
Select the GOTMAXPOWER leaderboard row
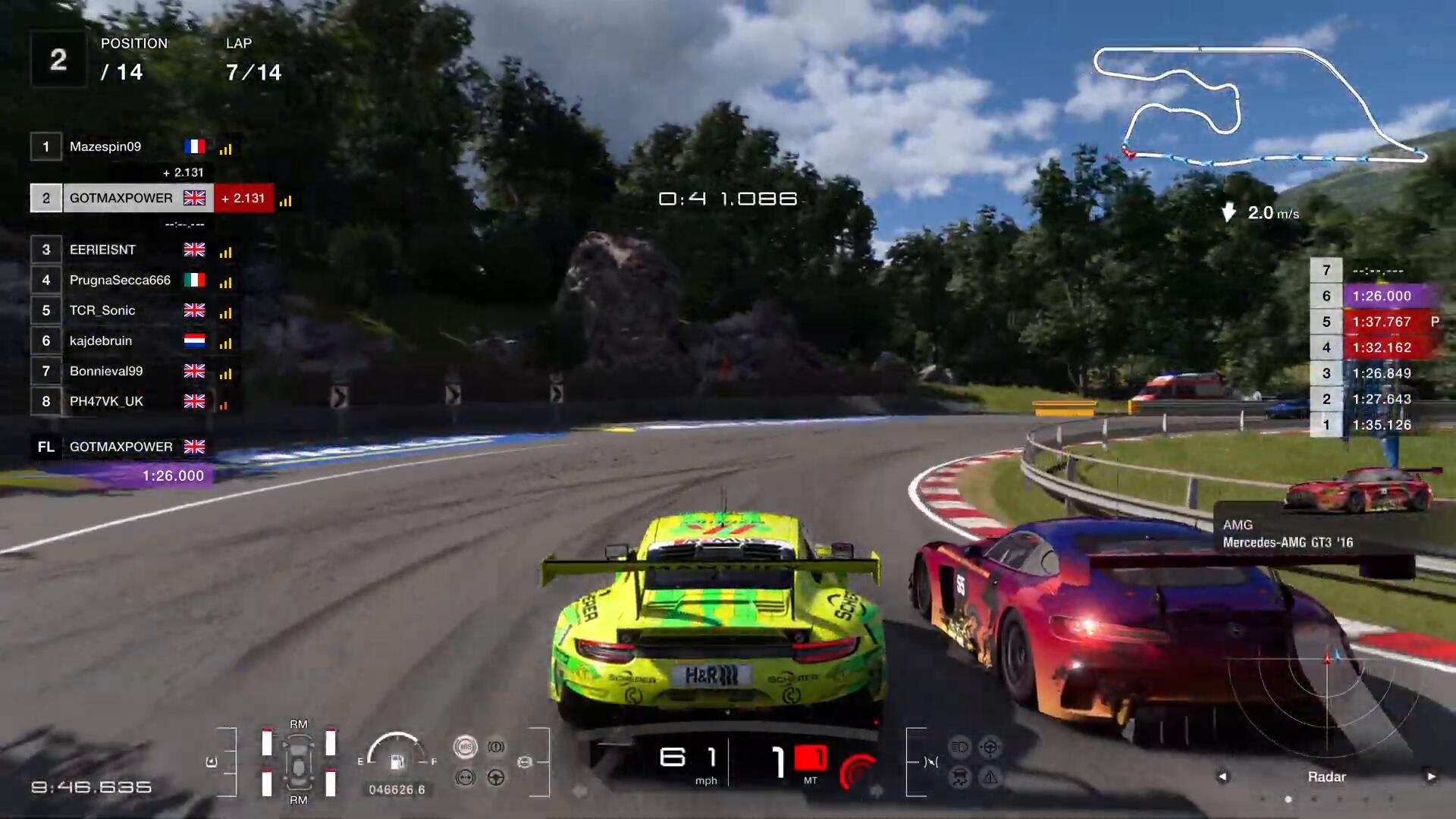pos(121,199)
